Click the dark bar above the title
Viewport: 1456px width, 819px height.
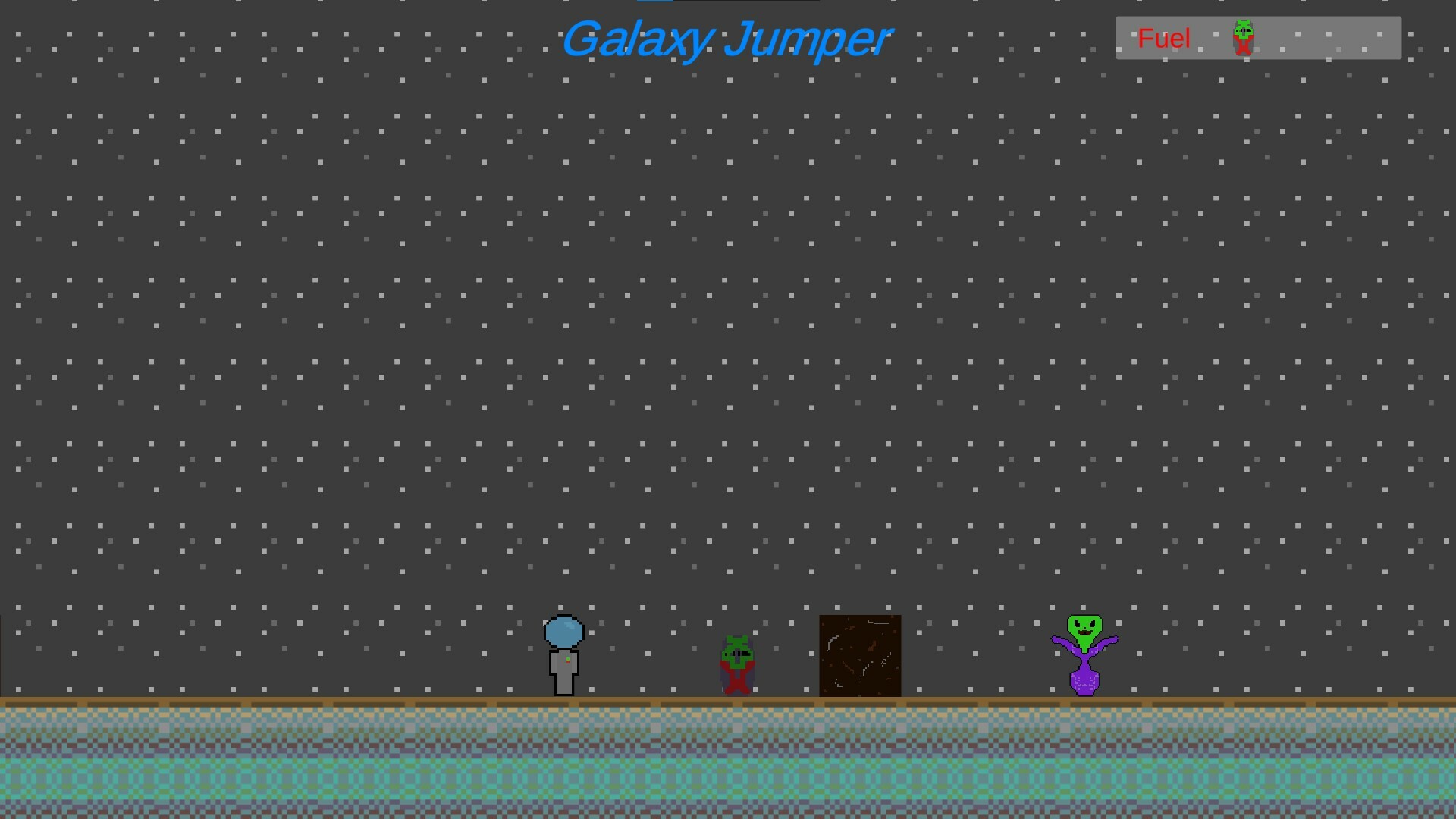[x=728, y=2]
